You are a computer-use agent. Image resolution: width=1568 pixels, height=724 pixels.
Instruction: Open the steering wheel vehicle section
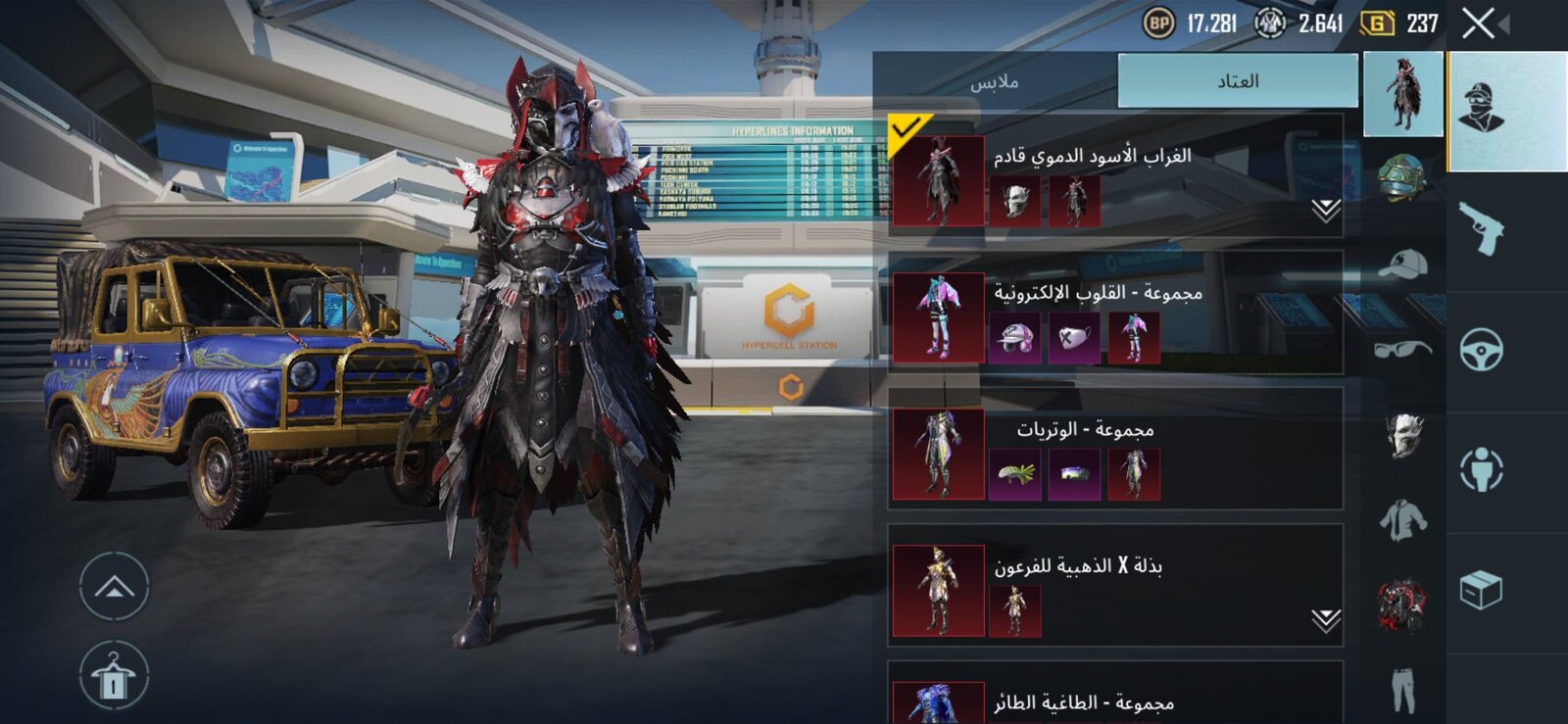tap(1481, 350)
